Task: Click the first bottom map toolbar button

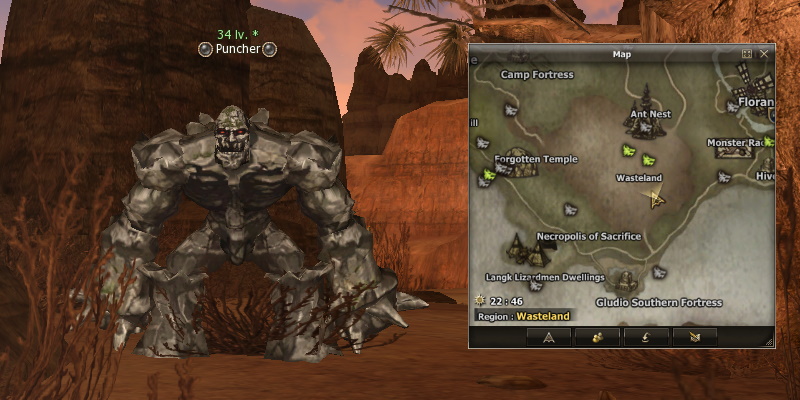Action: pos(548,337)
